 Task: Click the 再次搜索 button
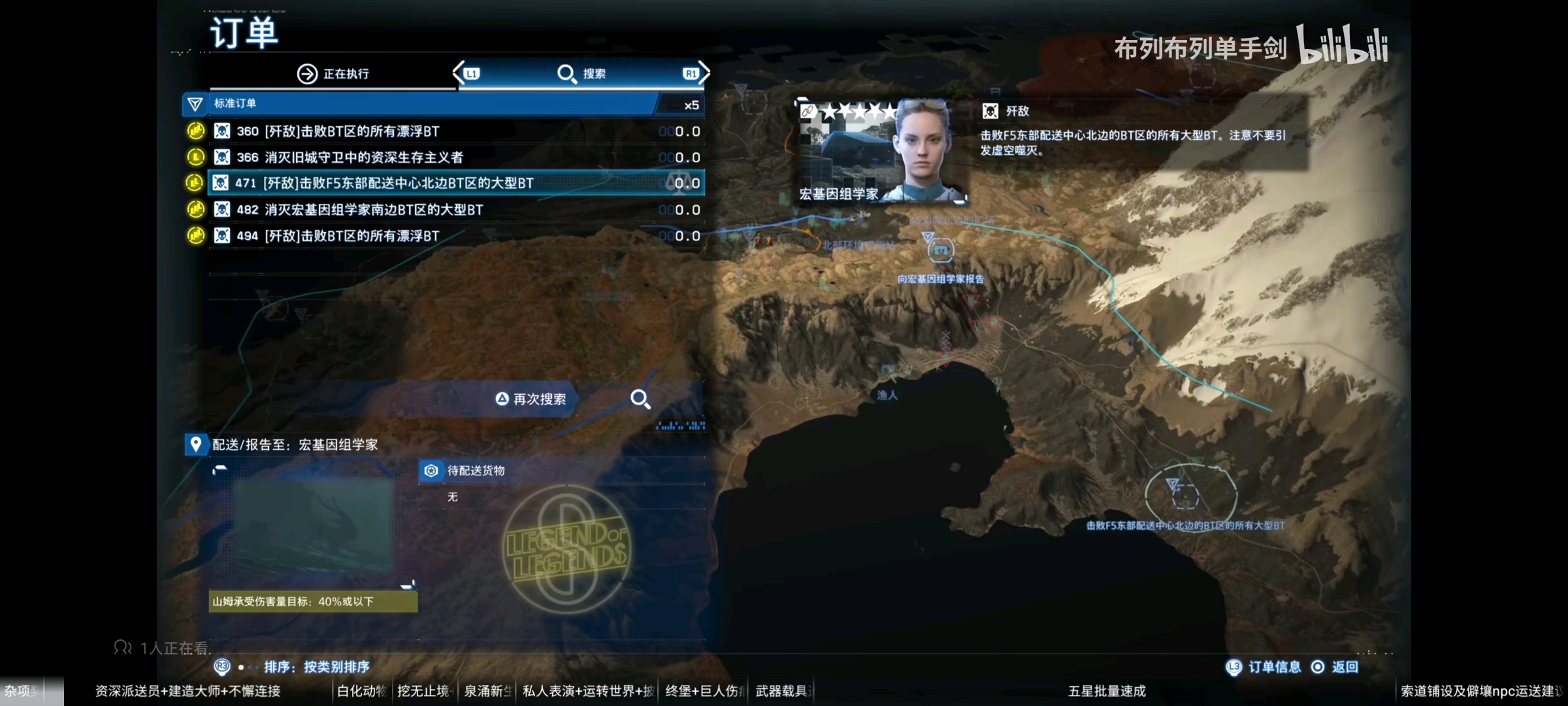pos(531,399)
